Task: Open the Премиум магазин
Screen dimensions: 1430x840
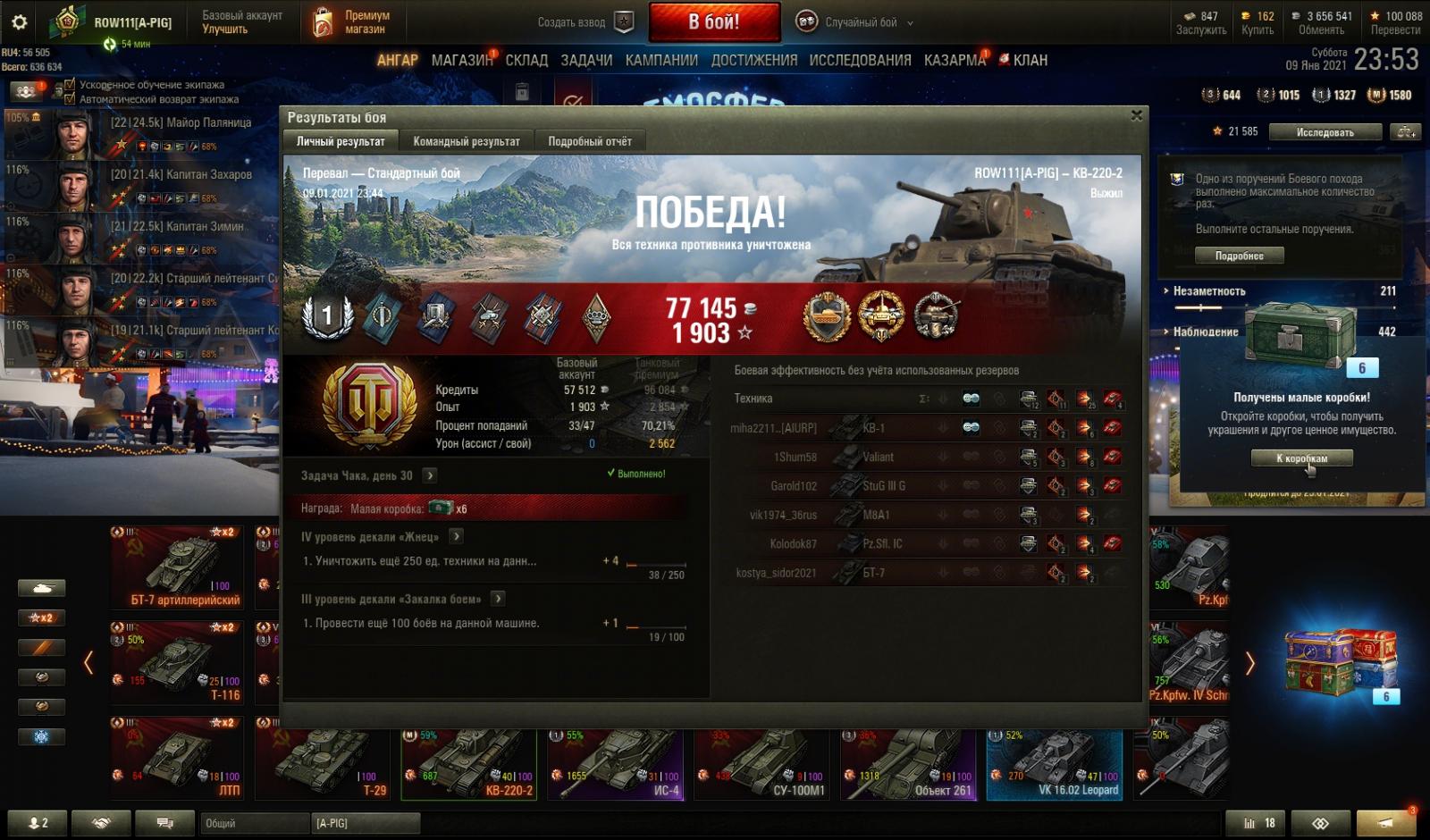Action: pos(352,22)
